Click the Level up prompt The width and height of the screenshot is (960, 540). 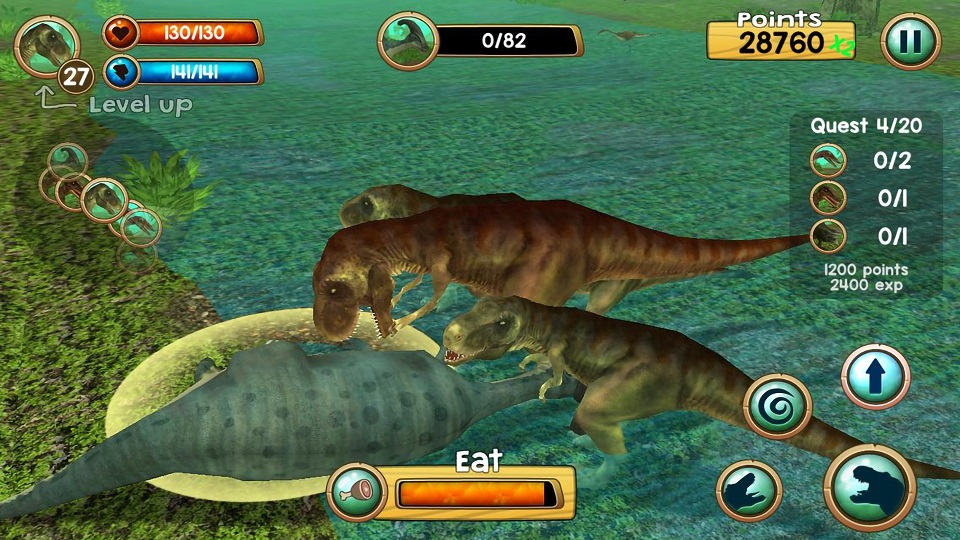[x=139, y=104]
